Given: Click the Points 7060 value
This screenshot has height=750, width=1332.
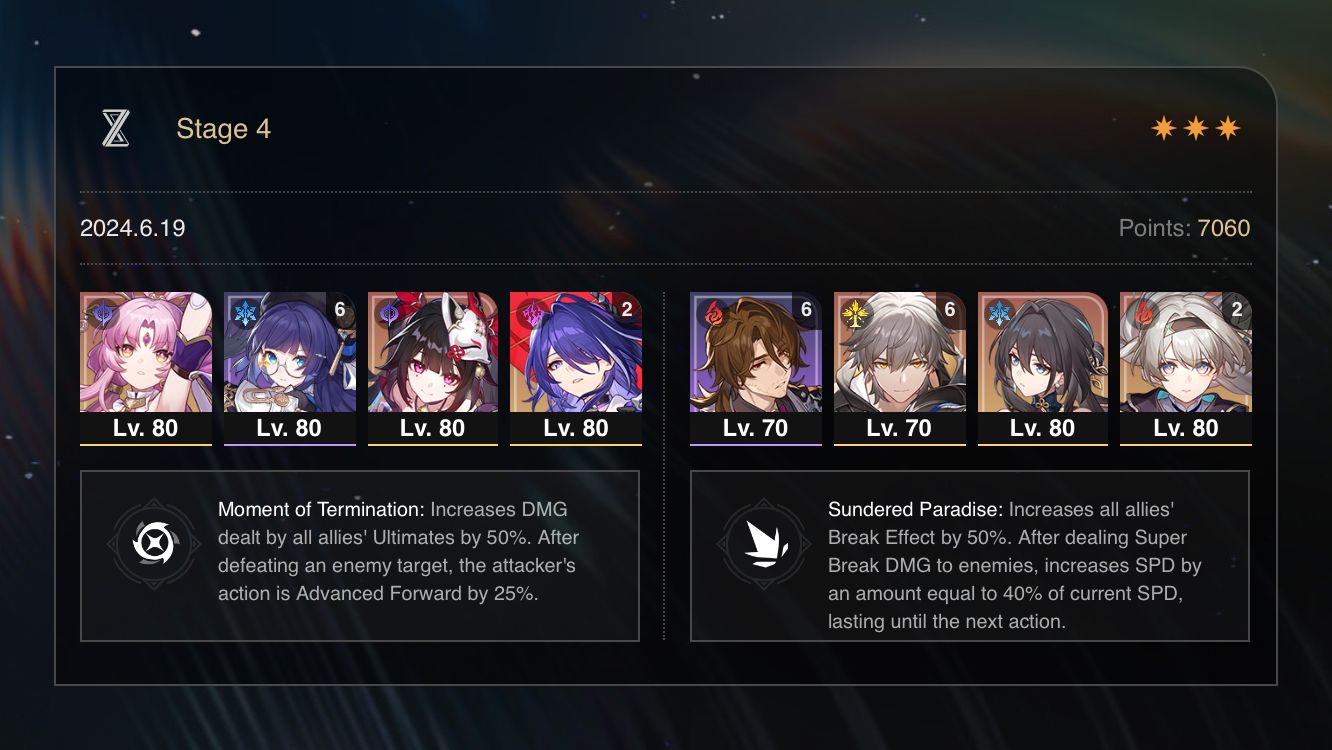Looking at the screenshot, I should coord(1224,228).
